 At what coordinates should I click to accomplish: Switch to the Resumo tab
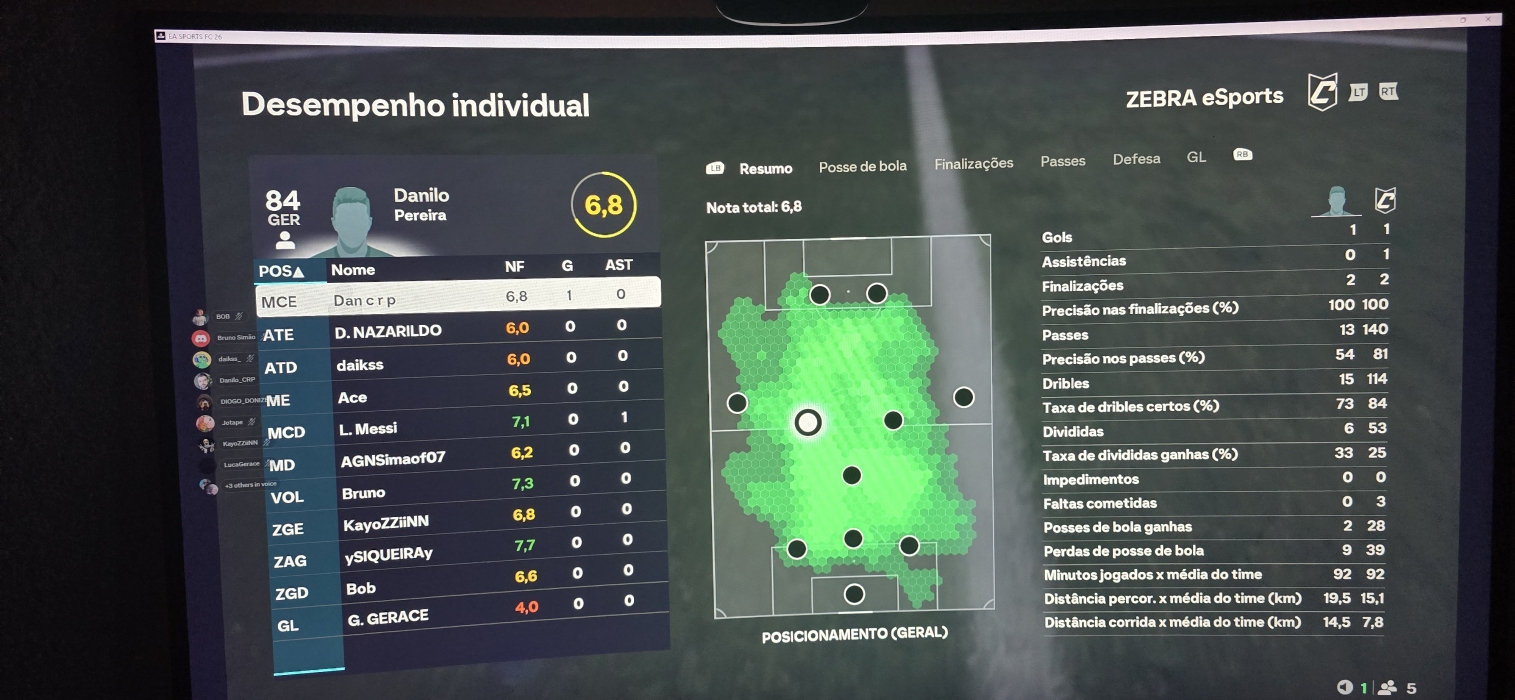tap(765, 169)
